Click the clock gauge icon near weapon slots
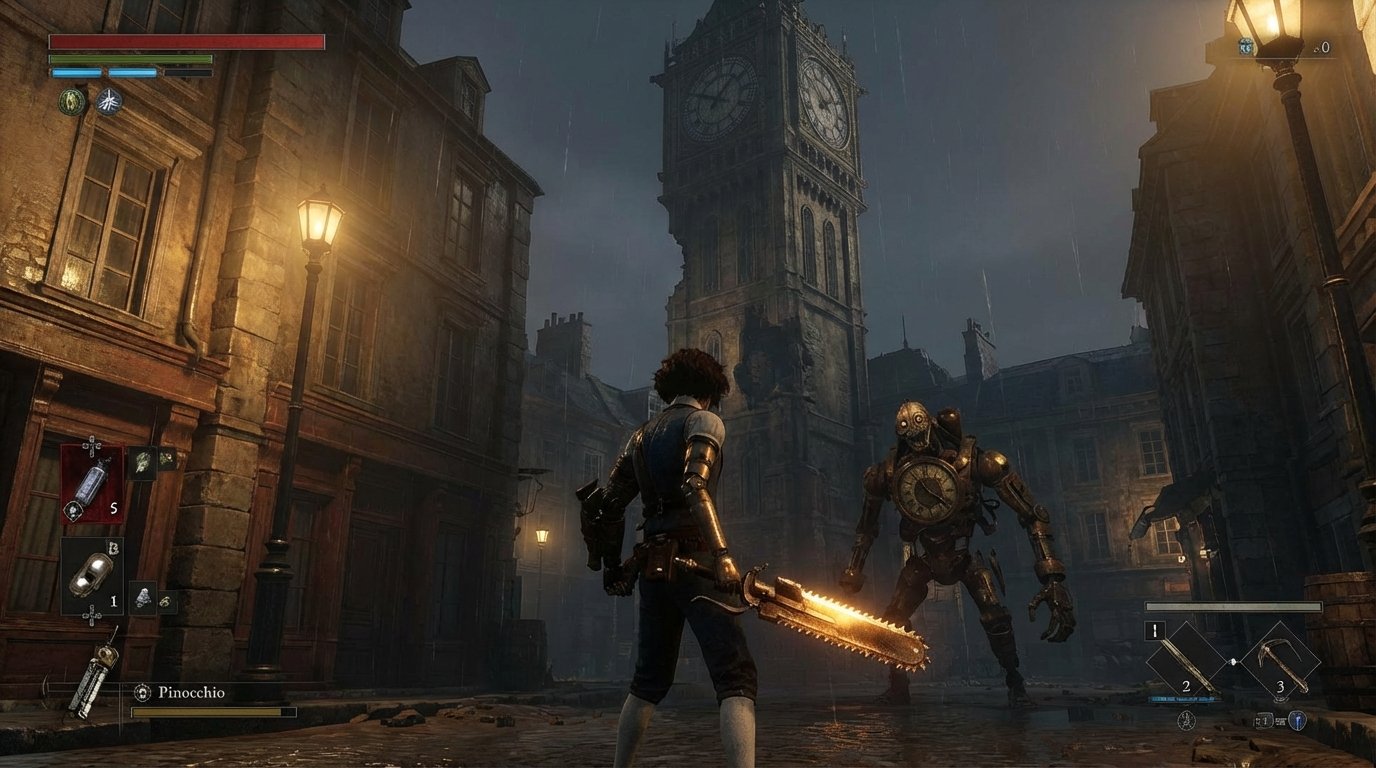 pos(1186,720)
